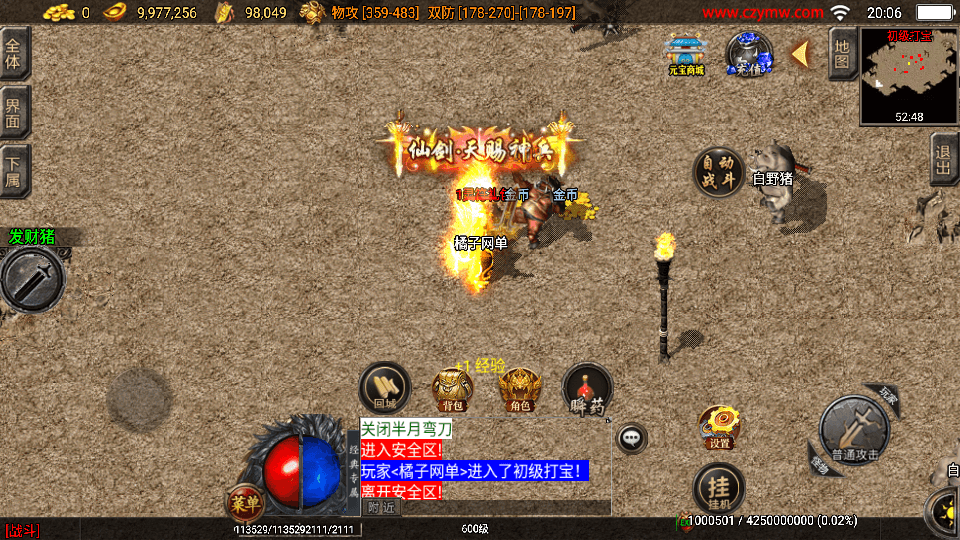Use the 回城 return-to-town scroll
The height and width of the screenshot is (540, 960).
tap(385, 389)
